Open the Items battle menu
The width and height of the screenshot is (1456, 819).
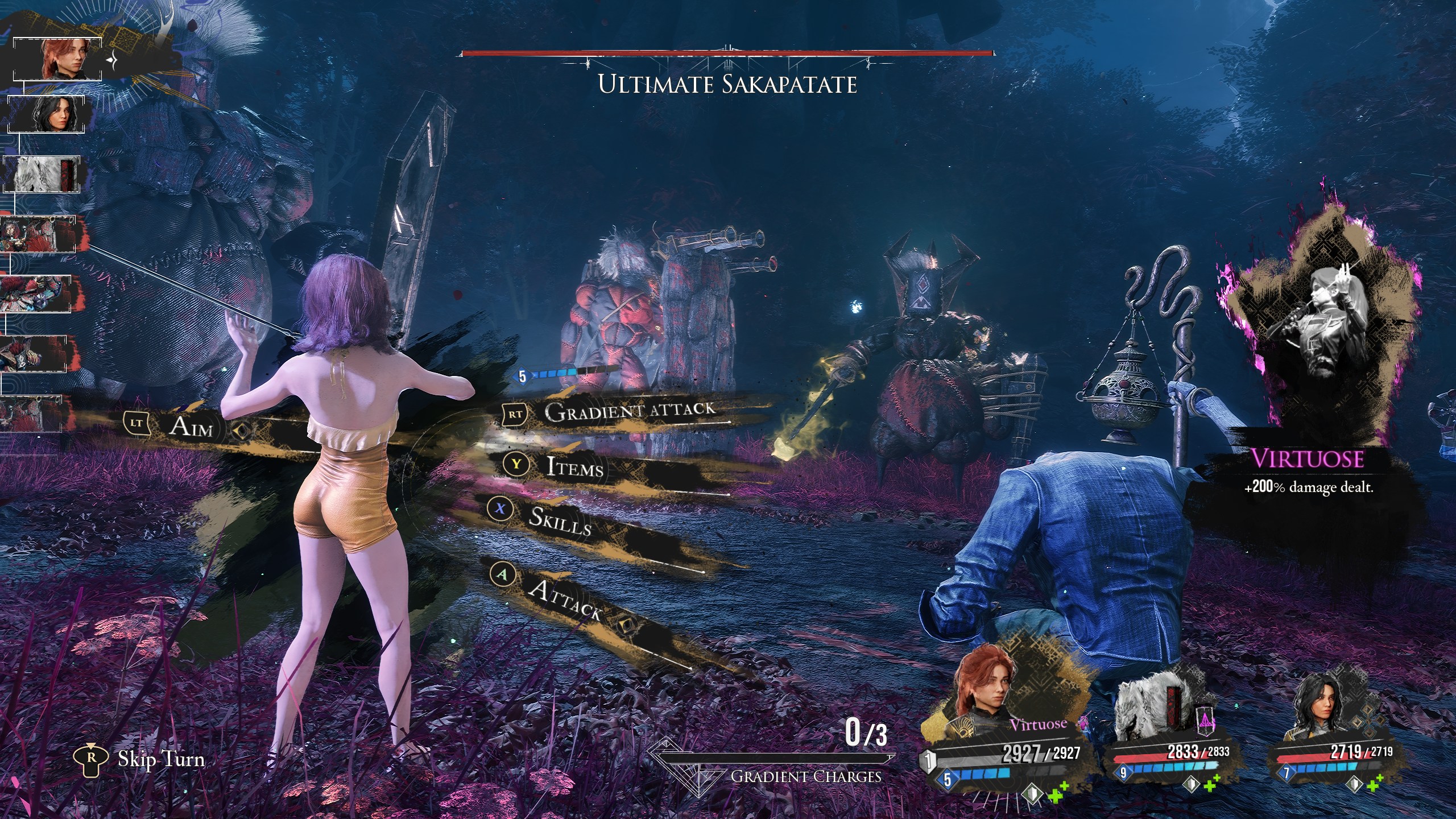pos(574,466)
